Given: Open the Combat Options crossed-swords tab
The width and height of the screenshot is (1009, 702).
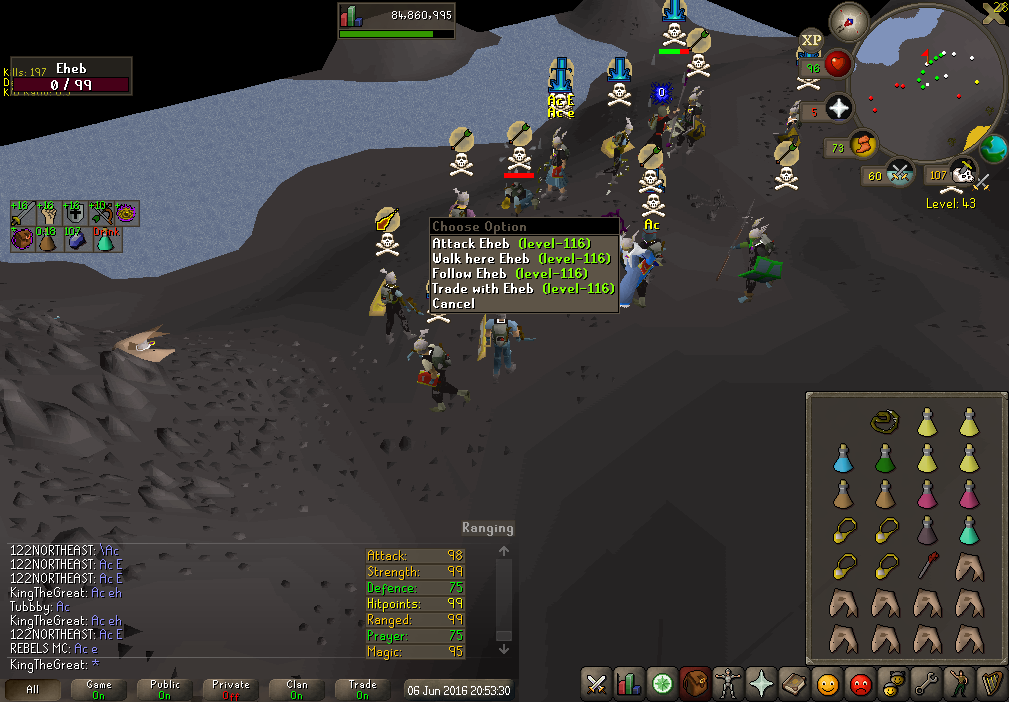Looking at the screenshot, I should point(597,685).
